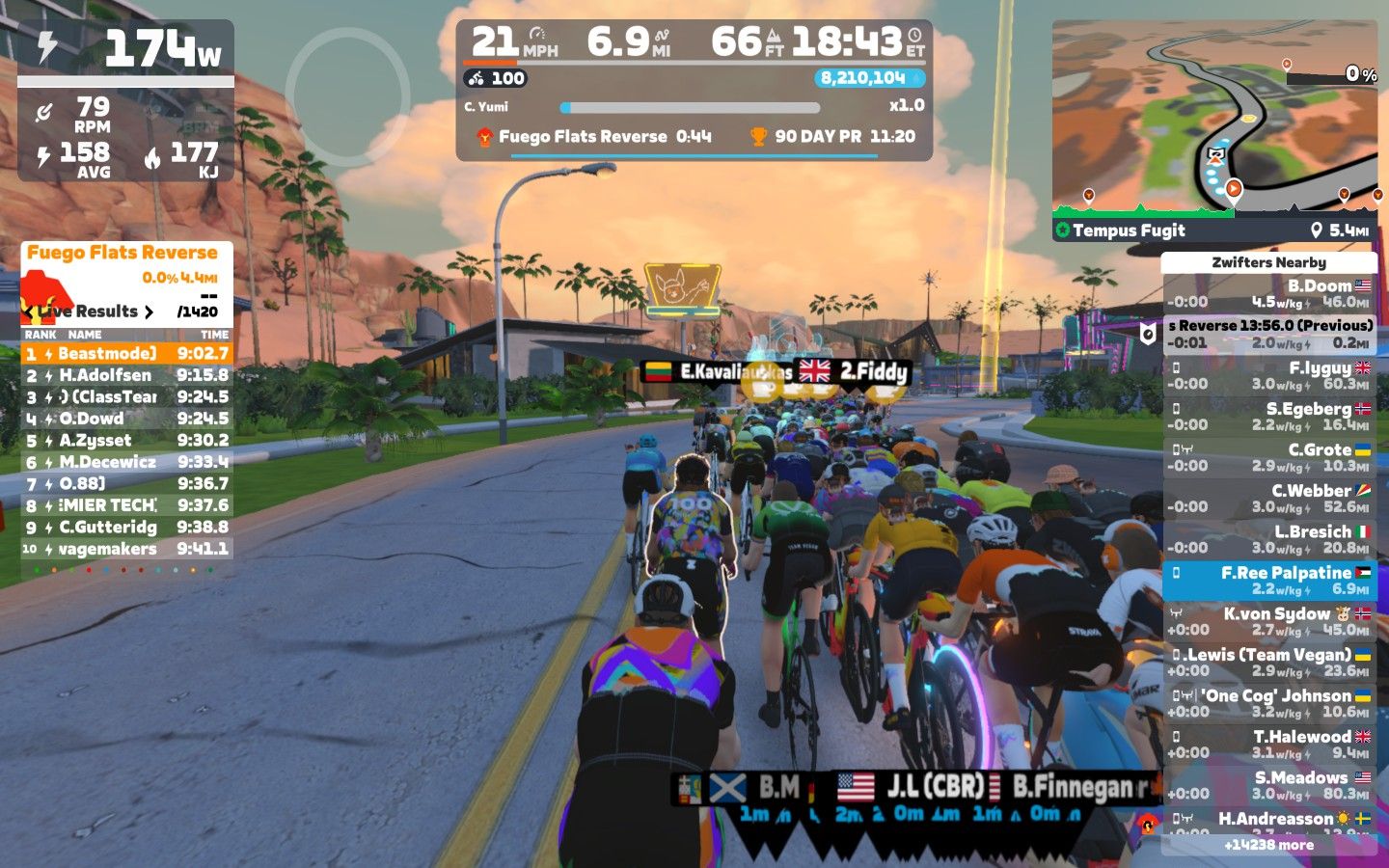The image size is (1389, 868).
Task: Choose F.Iyguy rider row
Action: point(1268,375)
